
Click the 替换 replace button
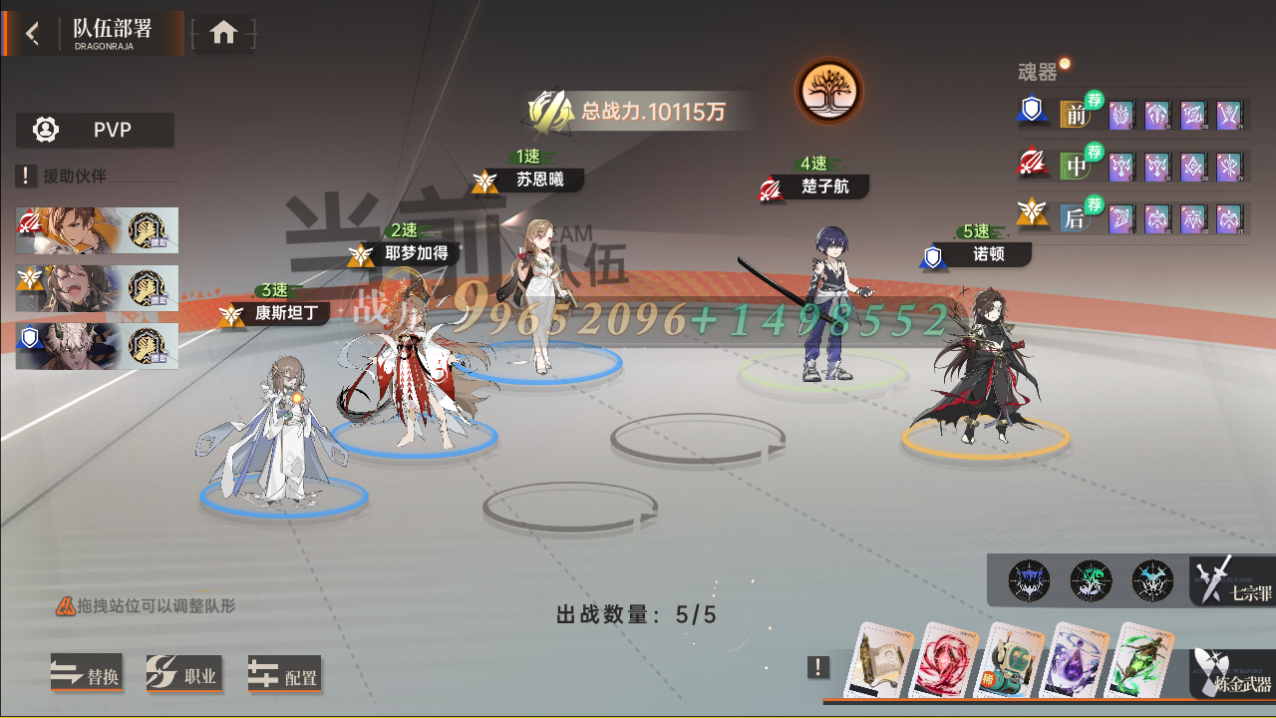coord(86,675)
